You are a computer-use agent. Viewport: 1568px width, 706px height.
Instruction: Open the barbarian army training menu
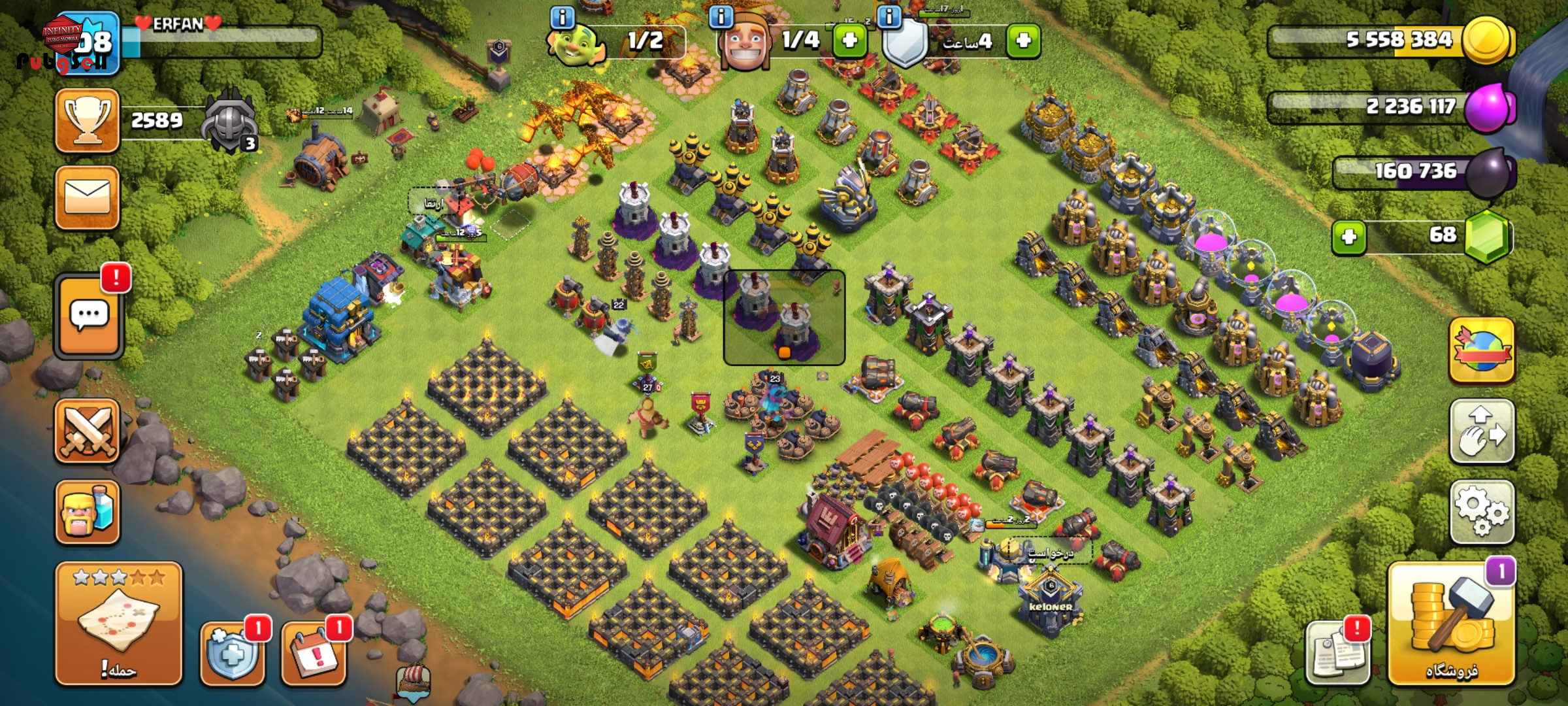tap(88, 512)
